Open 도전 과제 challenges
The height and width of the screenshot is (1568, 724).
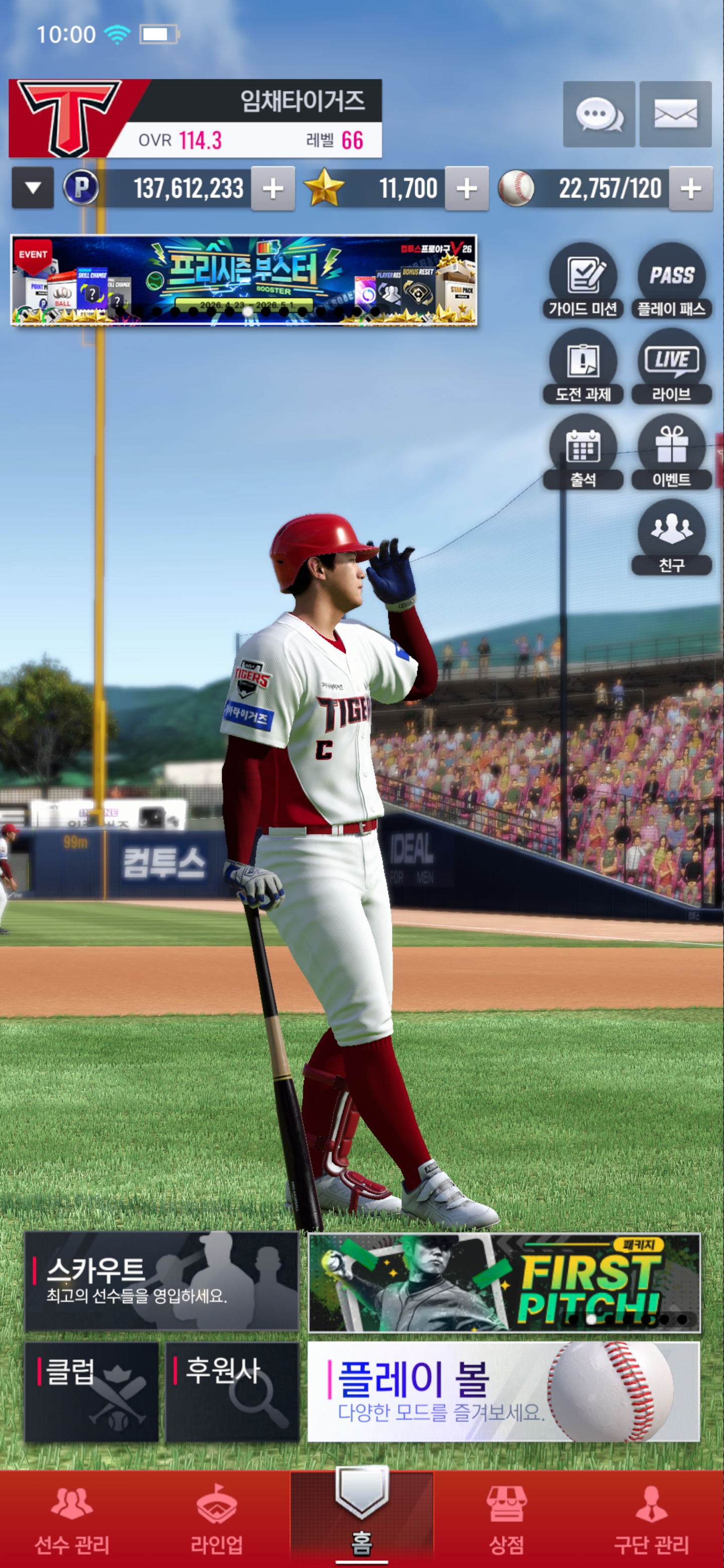[x=583, y=366]
